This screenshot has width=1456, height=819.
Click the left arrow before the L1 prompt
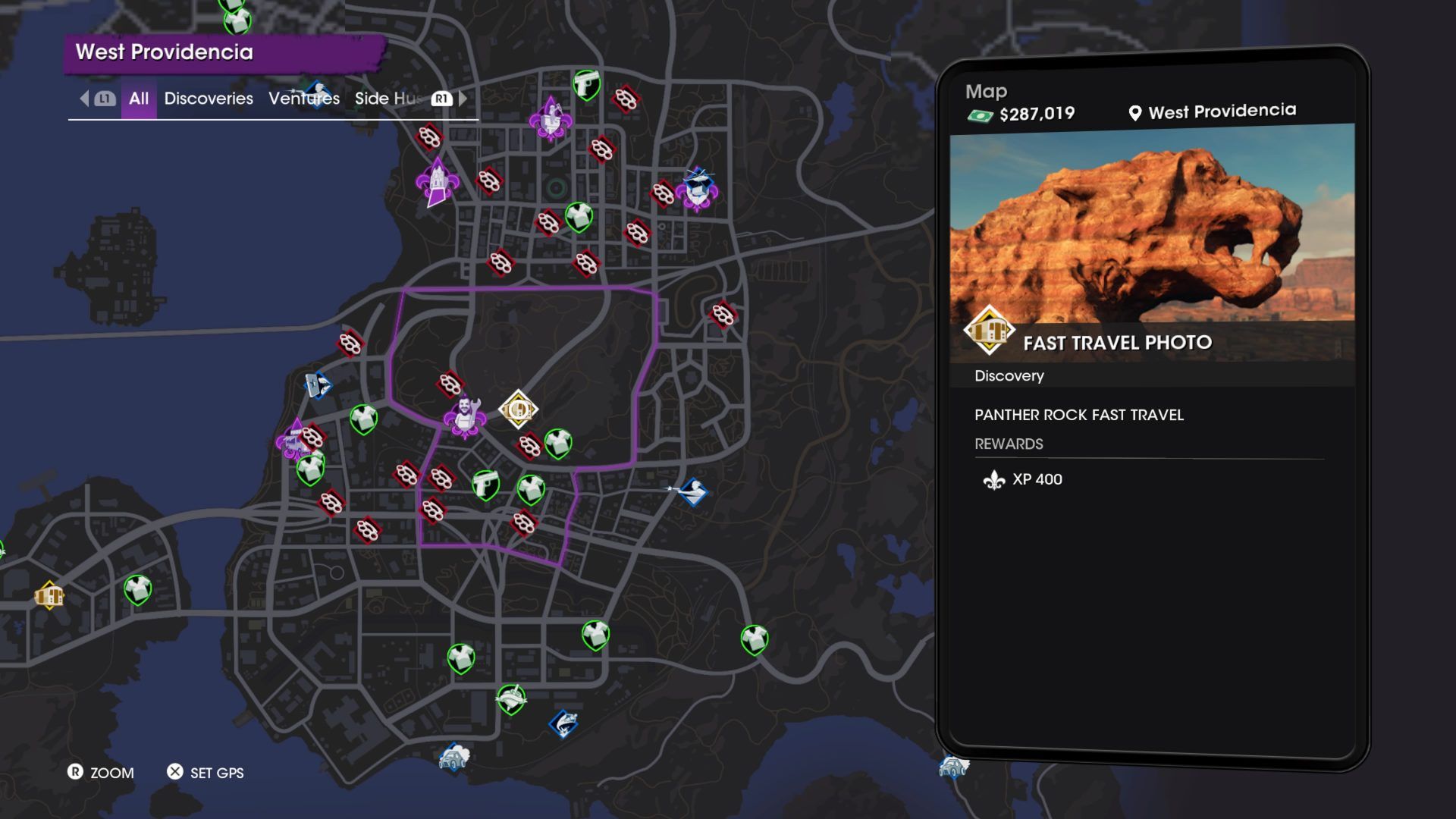tap(83, 99)
